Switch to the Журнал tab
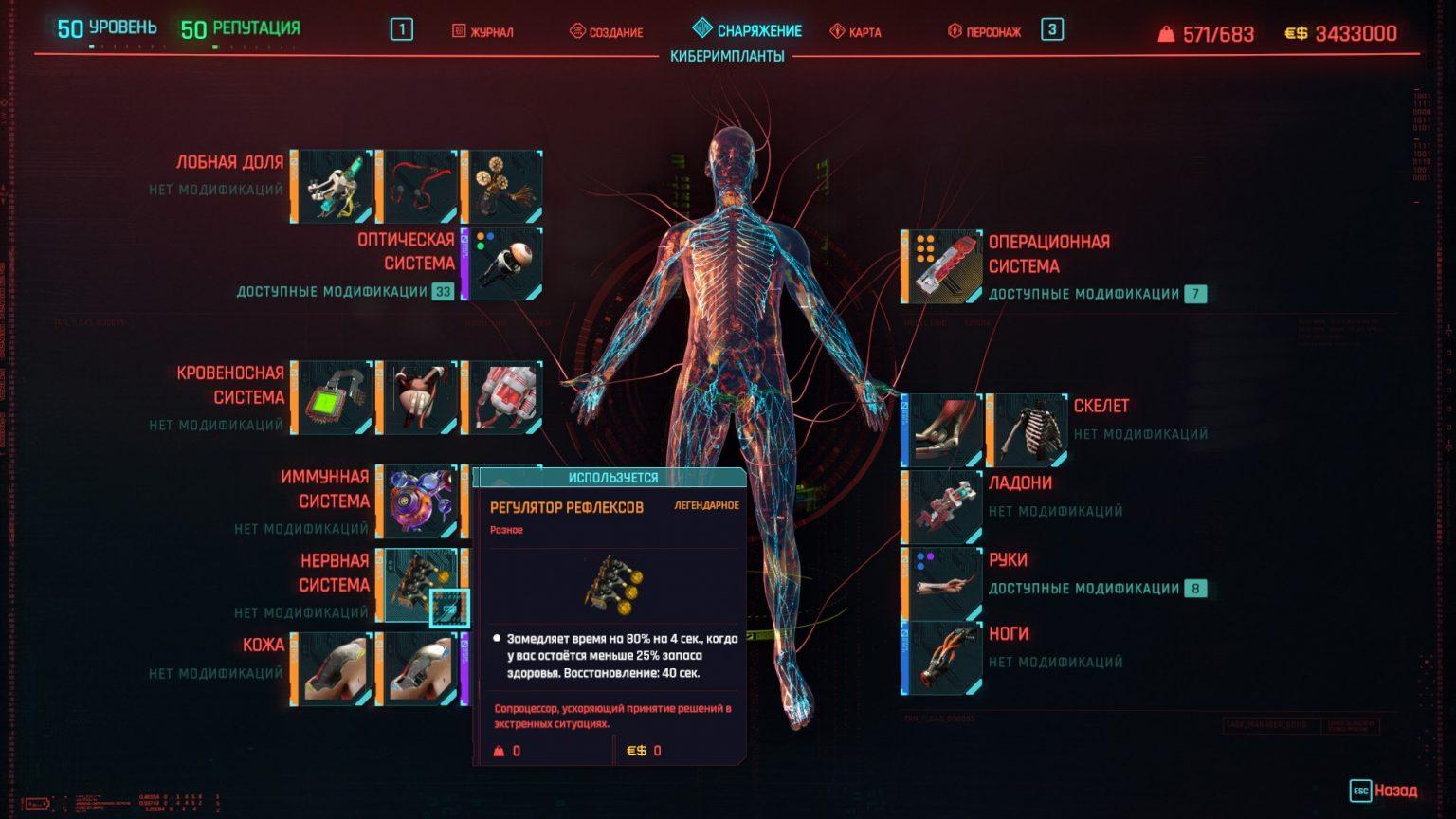The image size is (1456, 819). (x=482, y=31)
